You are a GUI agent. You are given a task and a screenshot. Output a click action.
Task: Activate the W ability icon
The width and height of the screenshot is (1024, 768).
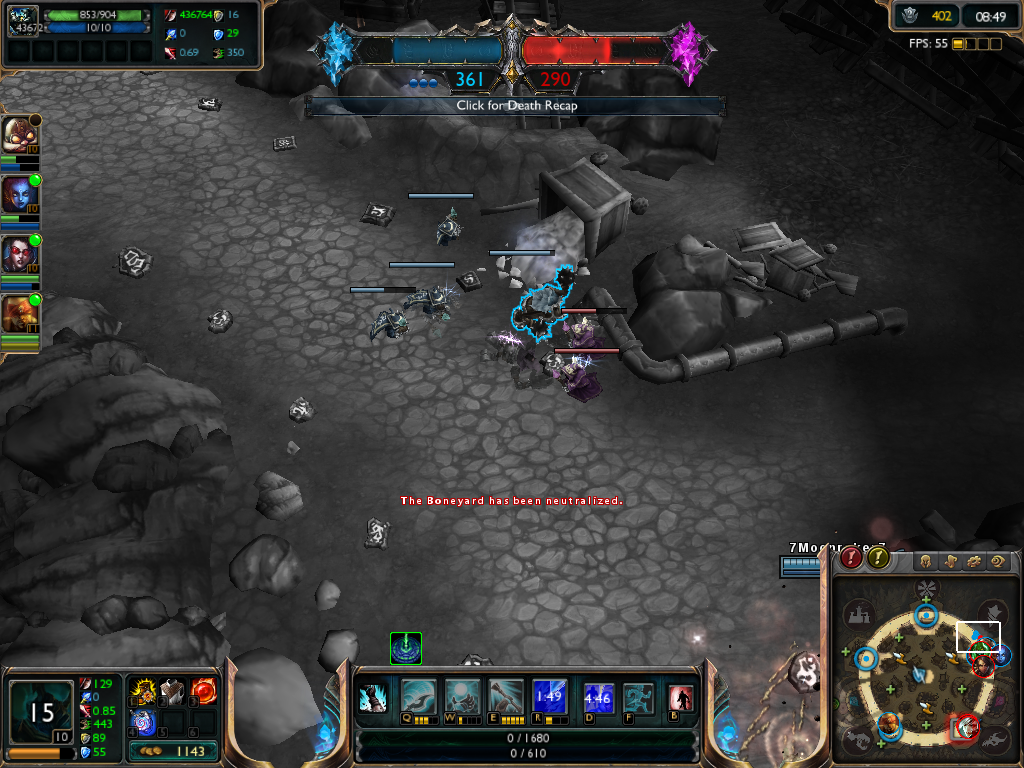coord(460,694)
